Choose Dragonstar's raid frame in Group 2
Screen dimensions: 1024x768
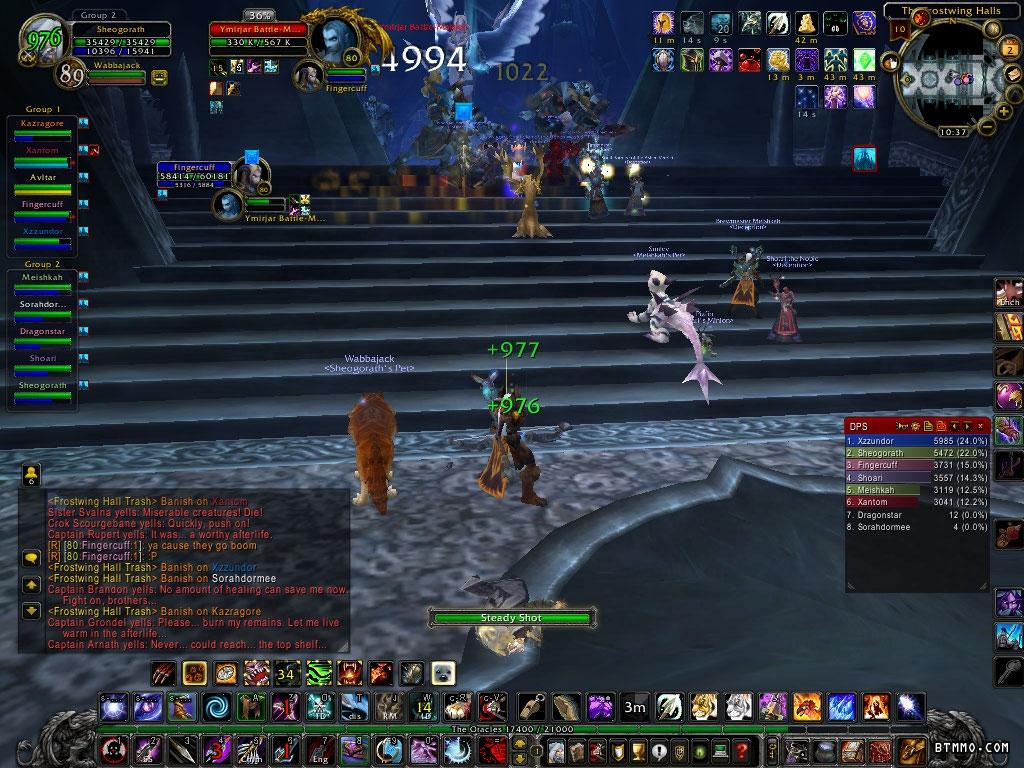43,331
